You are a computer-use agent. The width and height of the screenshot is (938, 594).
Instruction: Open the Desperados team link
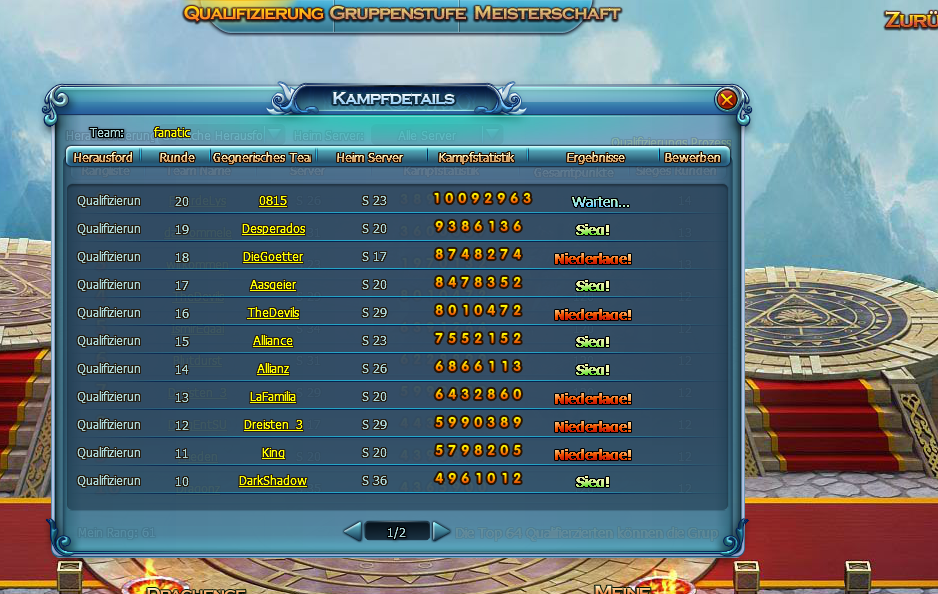(273, 229)
